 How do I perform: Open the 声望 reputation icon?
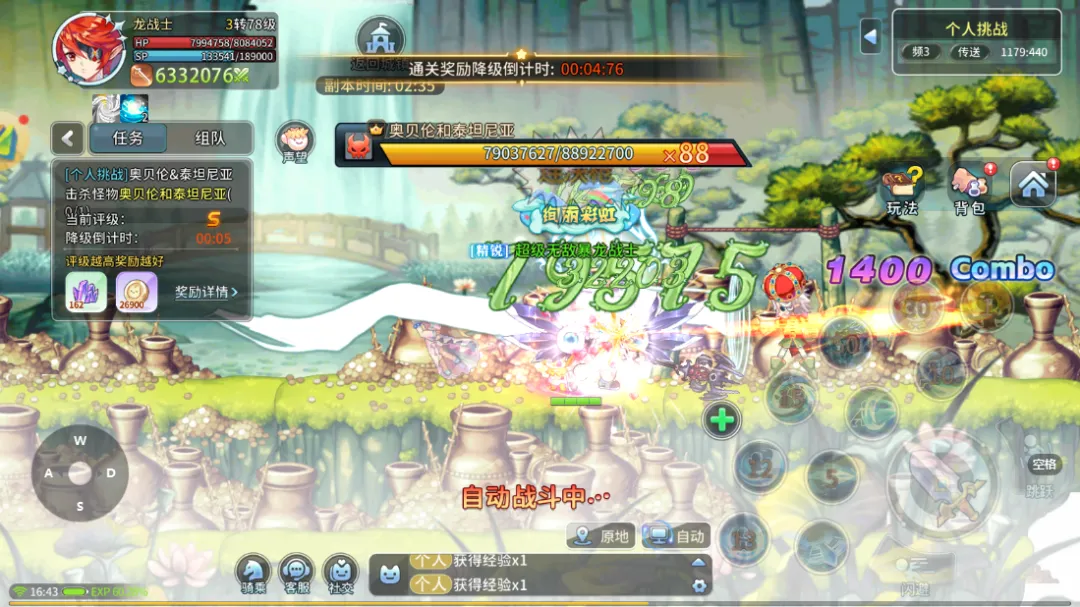pyautogui.click(x=295, y=142)
